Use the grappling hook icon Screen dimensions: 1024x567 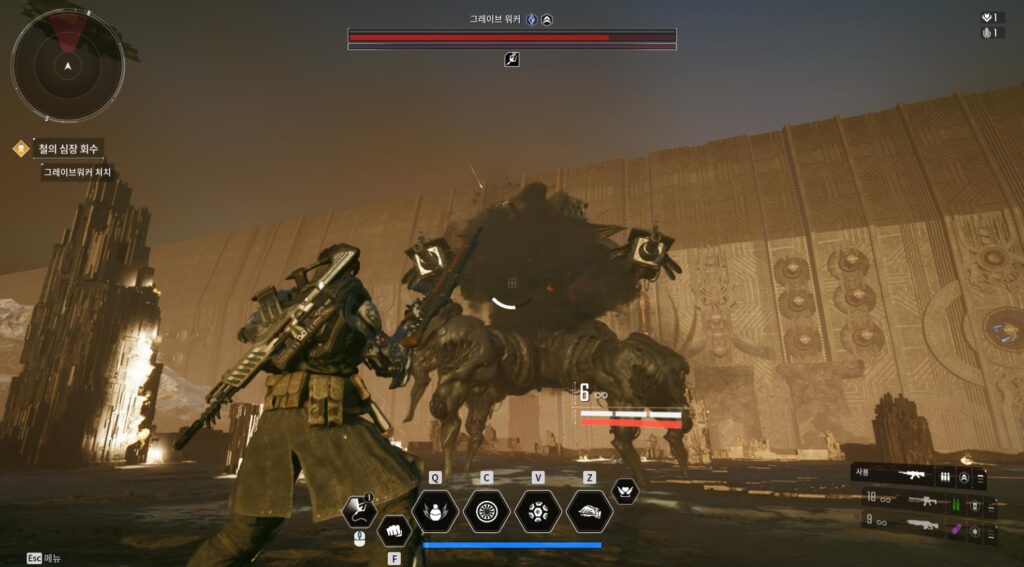[359, 511]
